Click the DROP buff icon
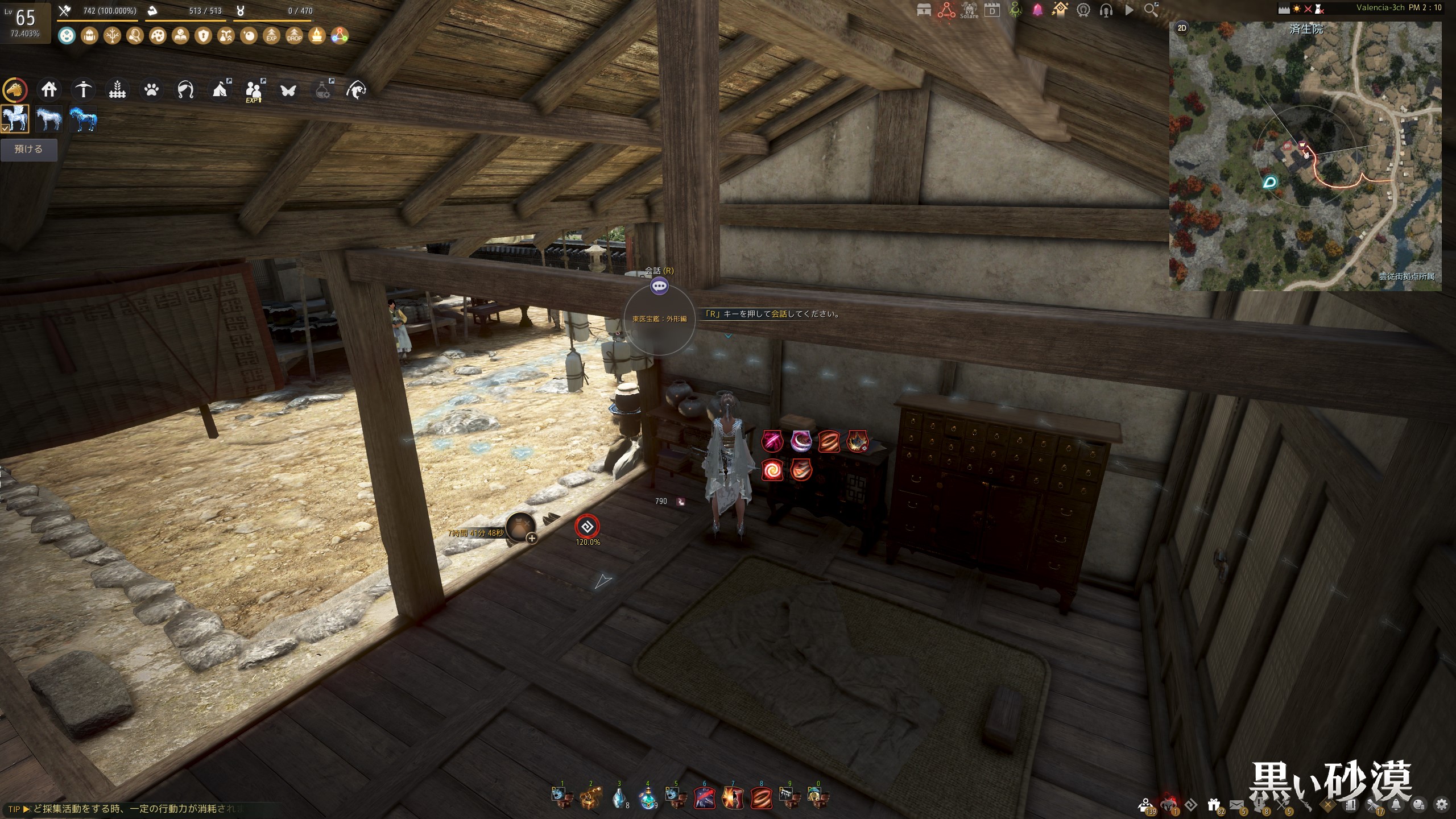 (294, 36)
